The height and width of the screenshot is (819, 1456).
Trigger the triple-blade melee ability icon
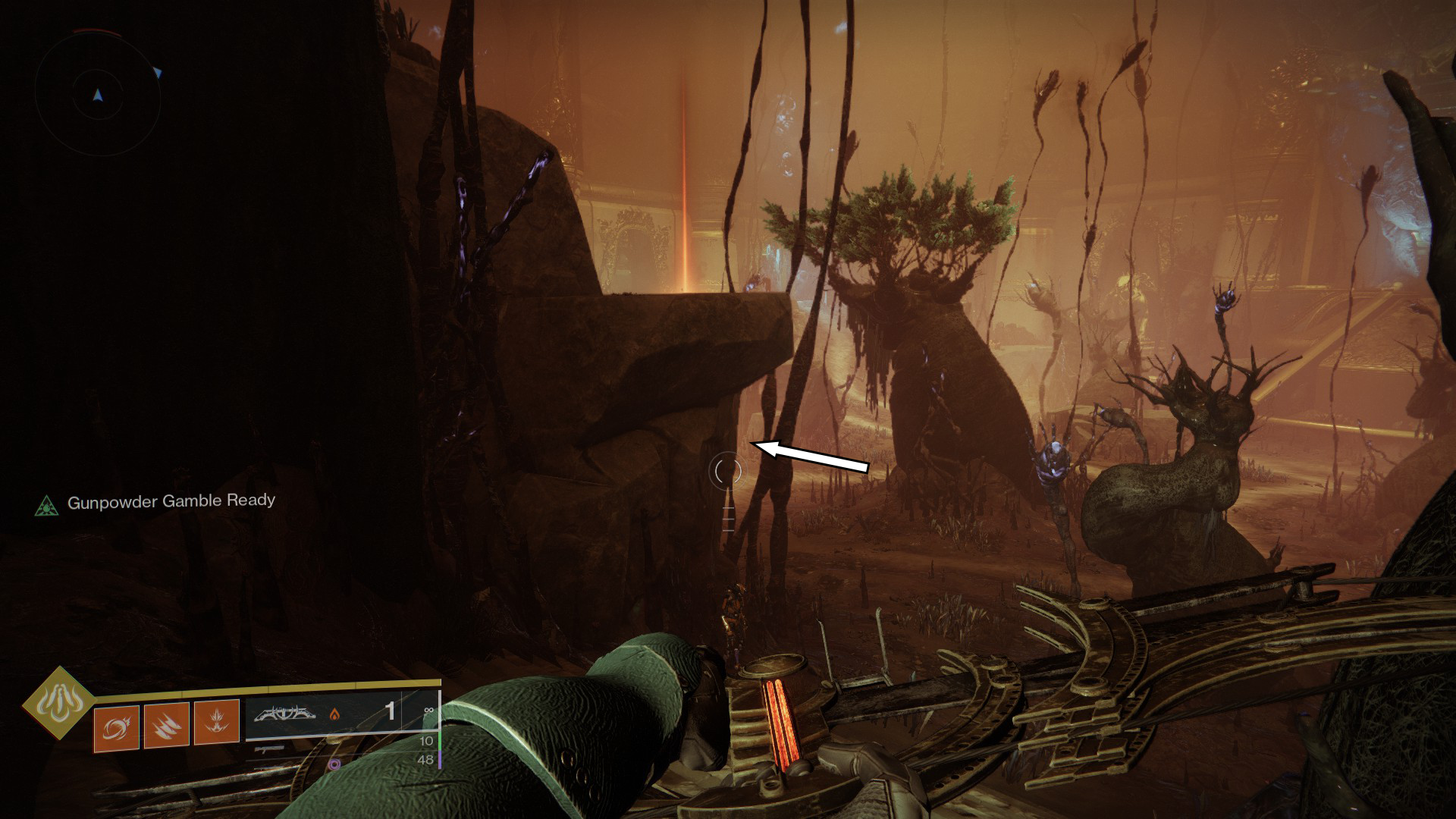166,725
